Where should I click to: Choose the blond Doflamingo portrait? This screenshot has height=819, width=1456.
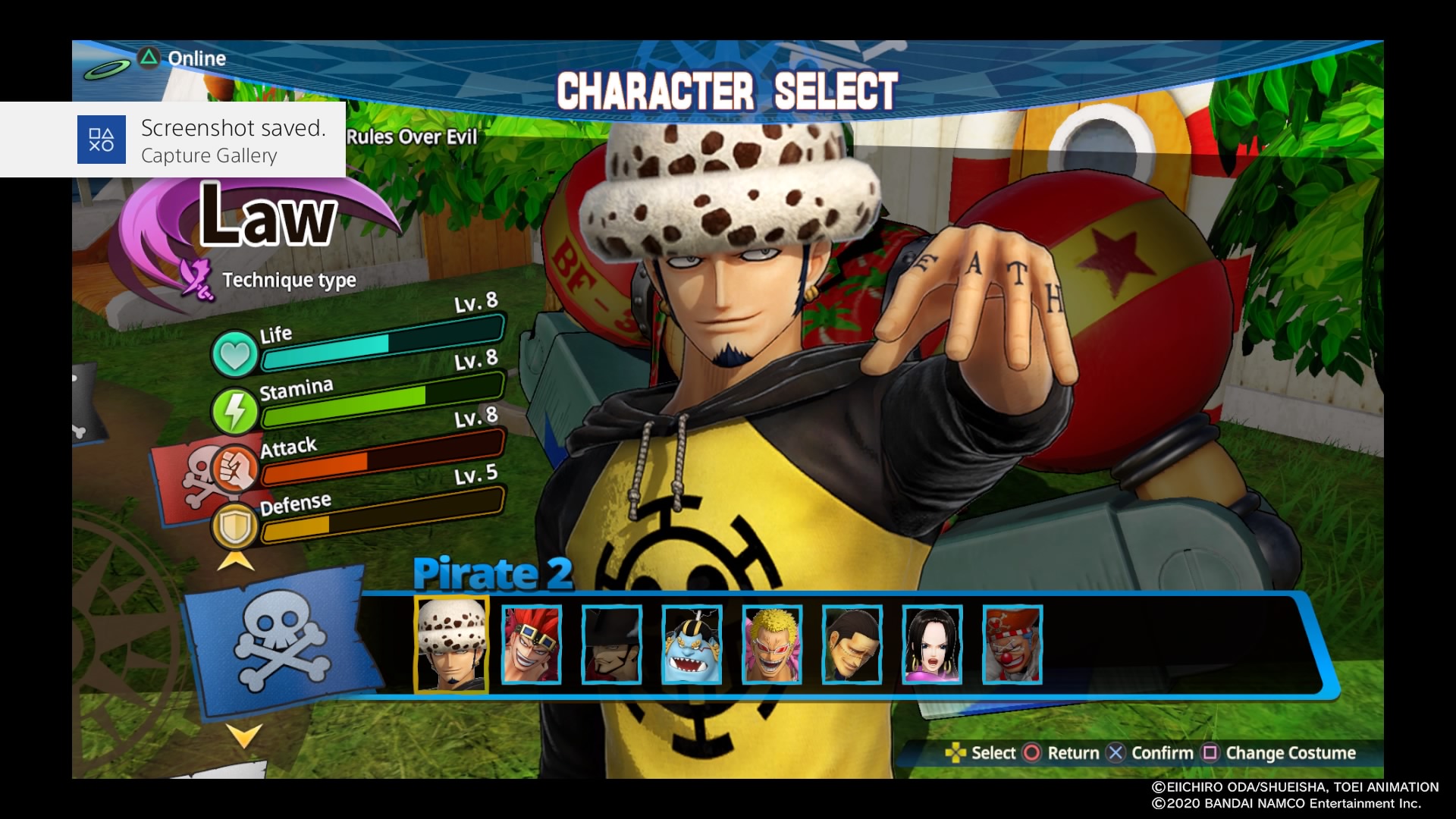point(772,645)
